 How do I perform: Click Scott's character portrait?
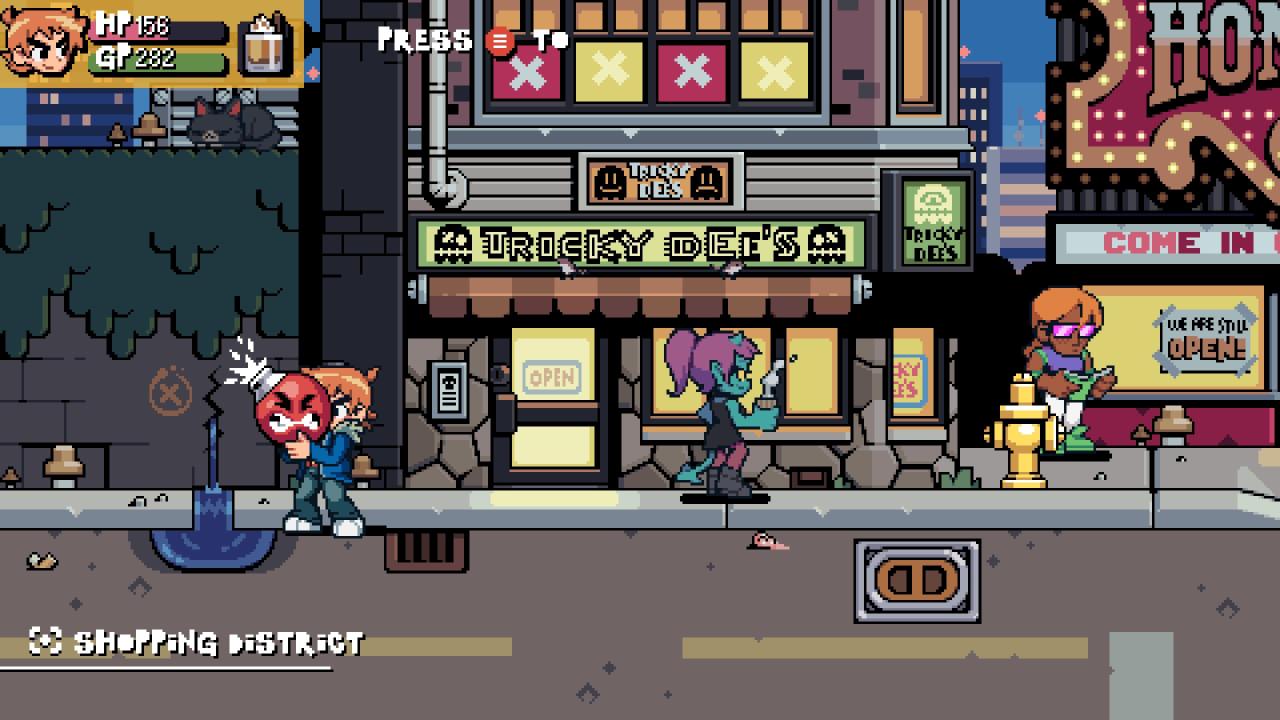44,42
